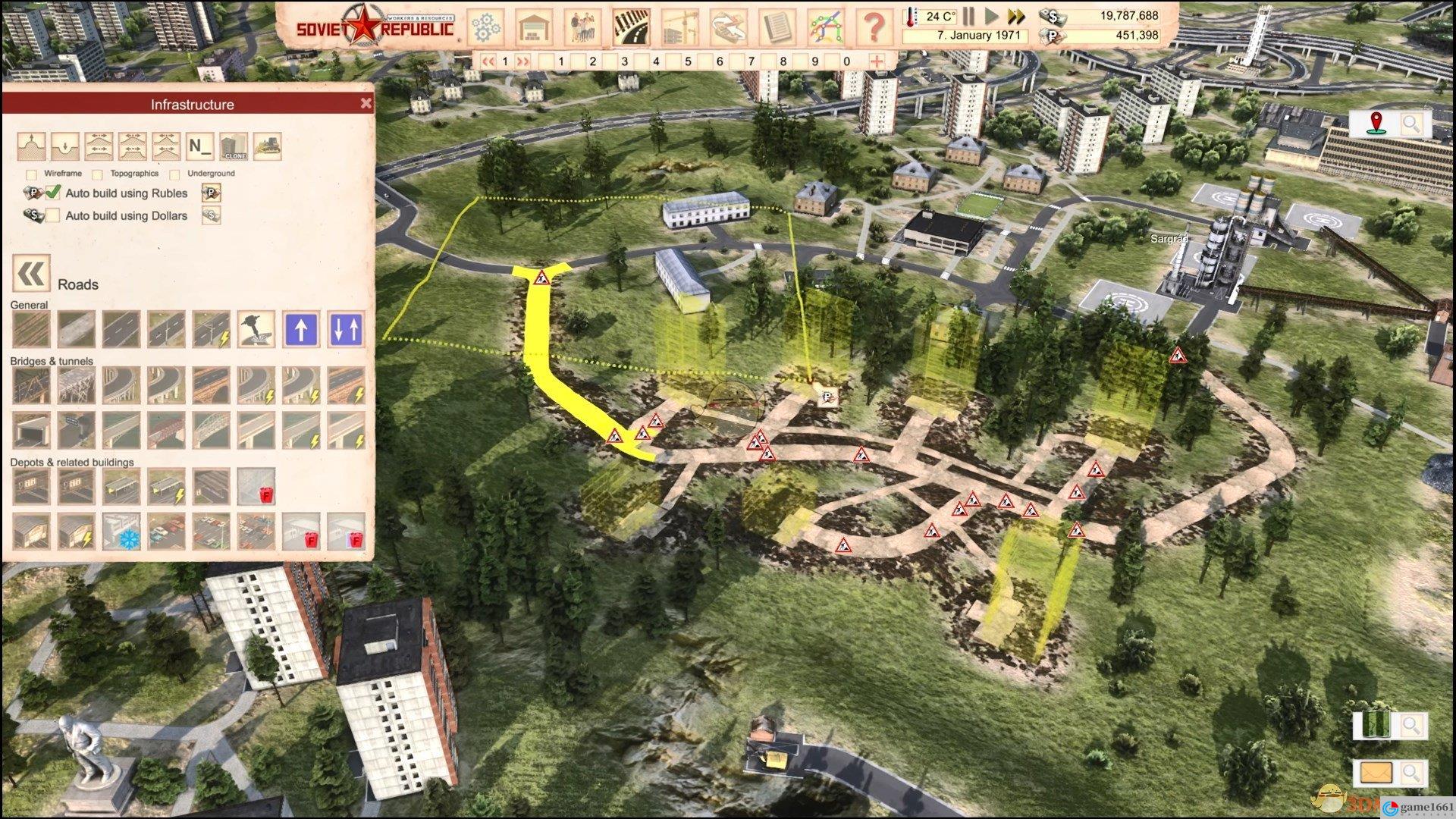Select the one-way road arrow sign

point(301,330)
